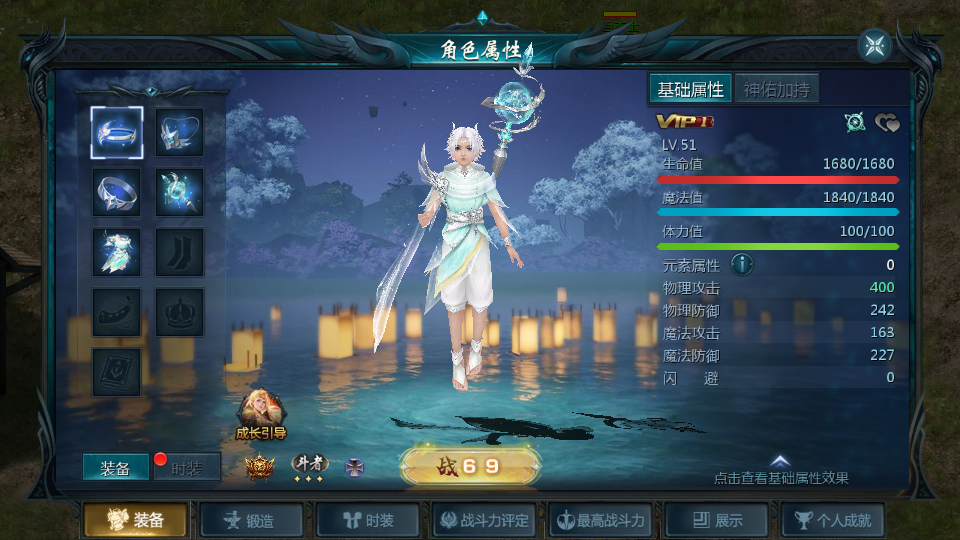Switch to the 基础属性 tab
960x540 pixels.
[690, 89]
